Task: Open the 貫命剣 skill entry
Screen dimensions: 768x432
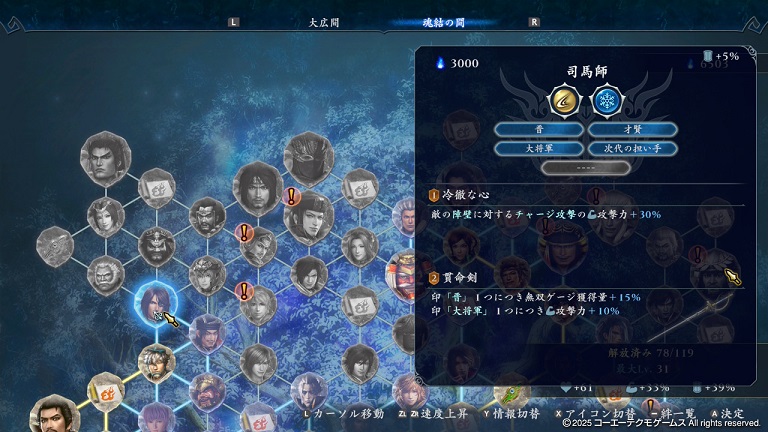Action: 463,277
